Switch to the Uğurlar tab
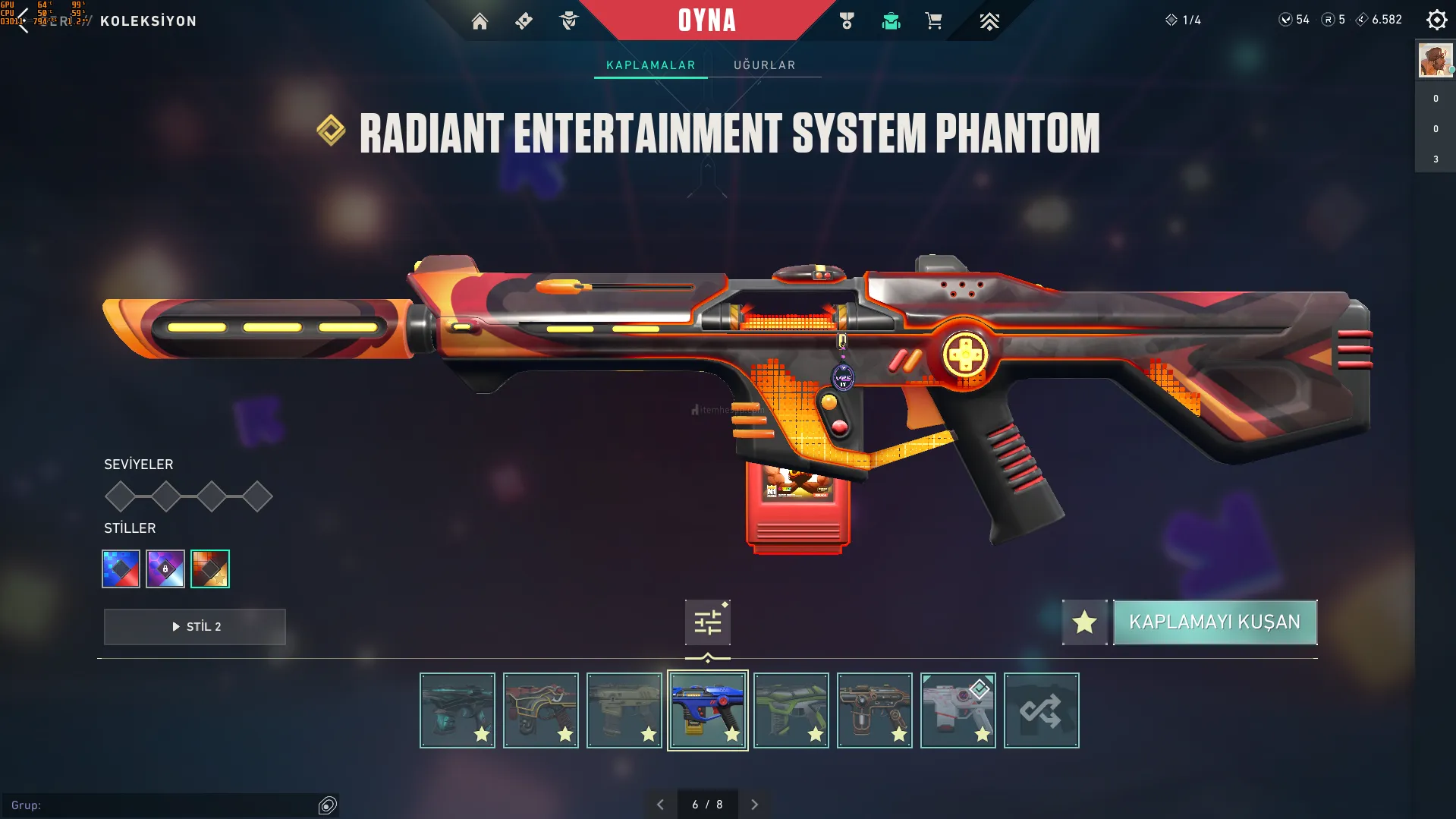This screenshot has width=1456, height=819. (x=764, y=65)
